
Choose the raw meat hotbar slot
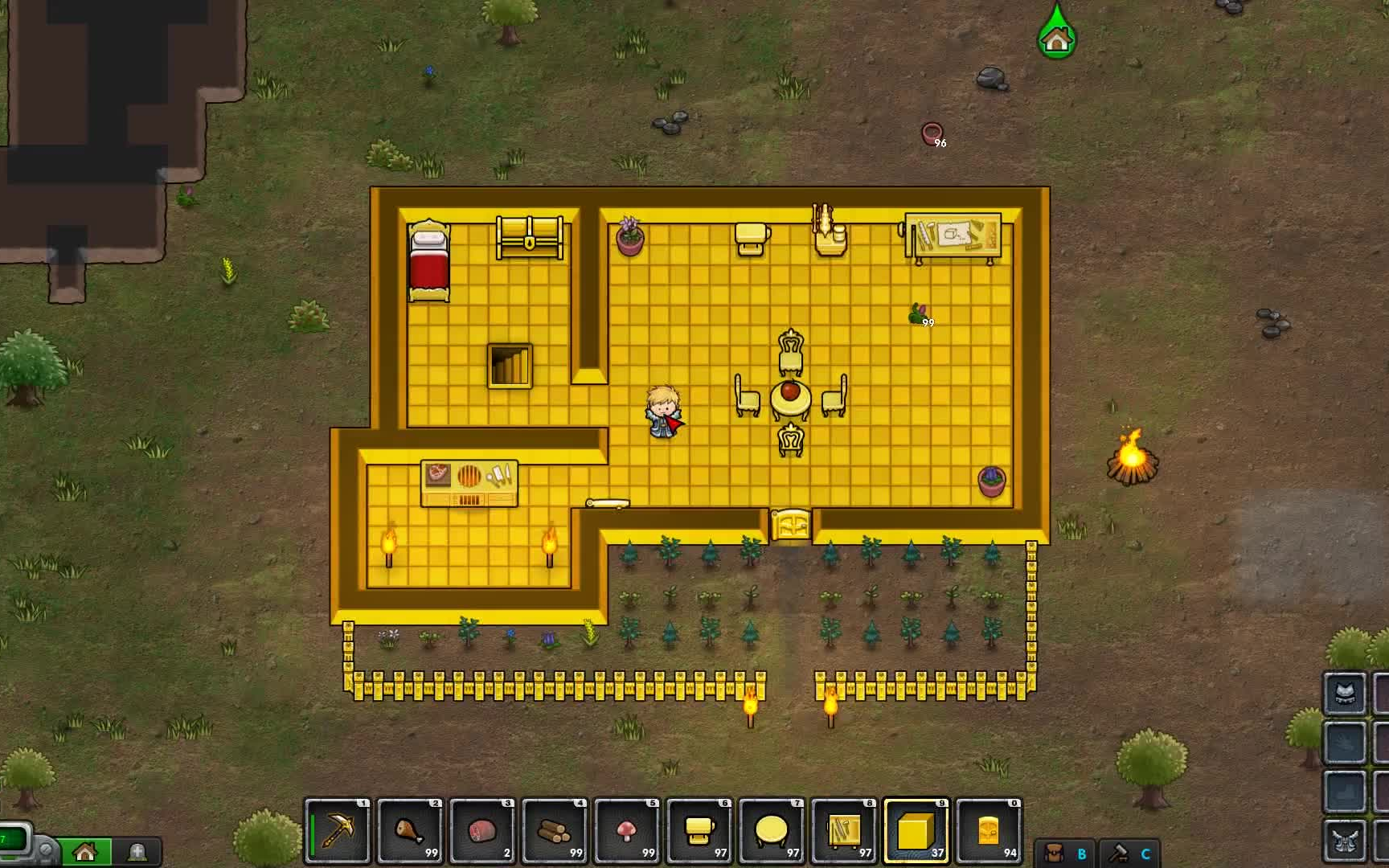tap(482, 831)
